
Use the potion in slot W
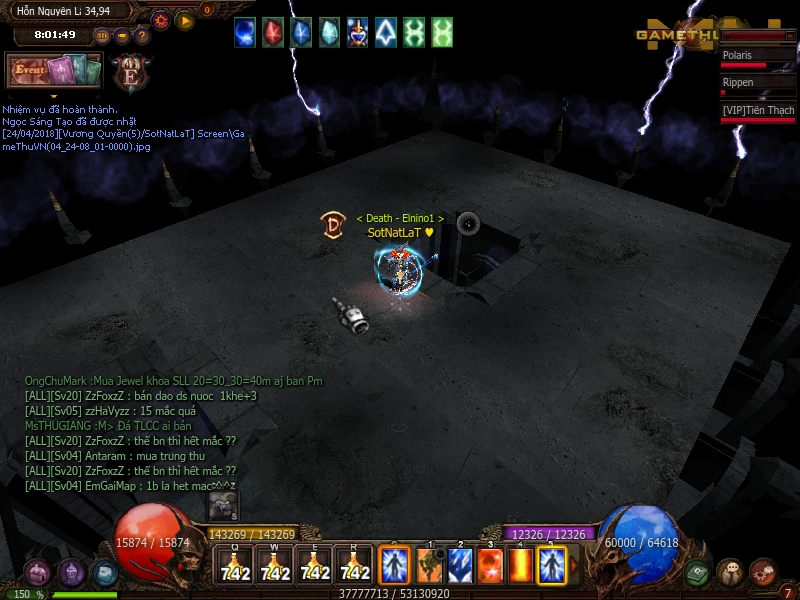coord(275,566)
